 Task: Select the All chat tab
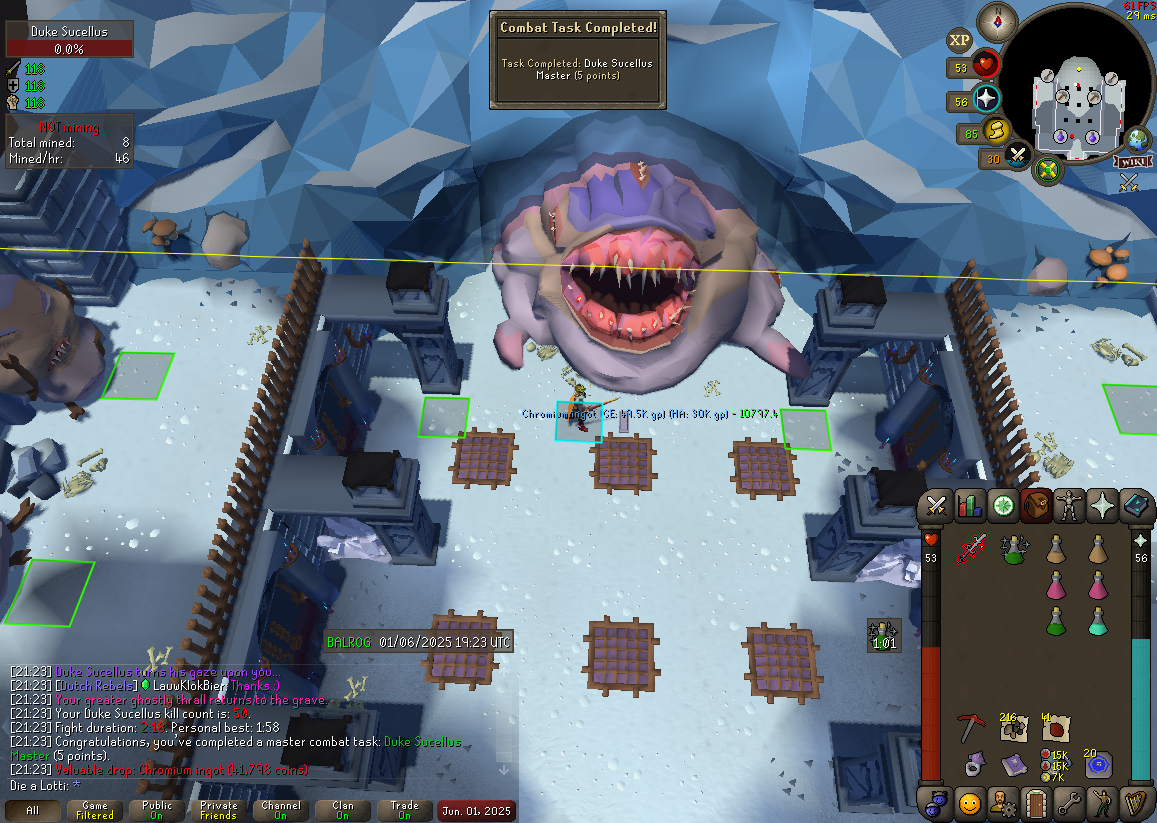33,810
